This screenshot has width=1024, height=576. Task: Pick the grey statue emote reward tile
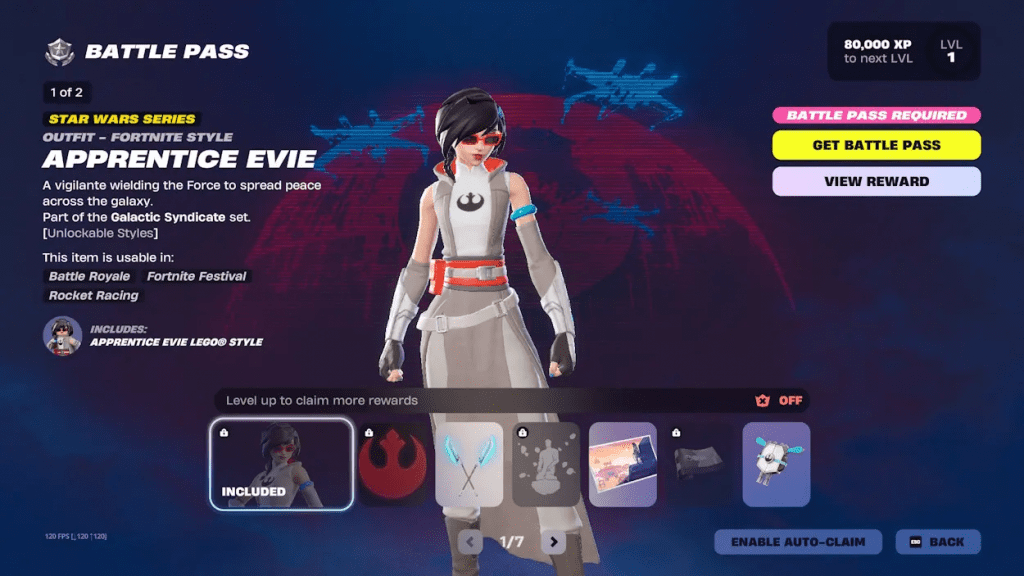(546, 464)
